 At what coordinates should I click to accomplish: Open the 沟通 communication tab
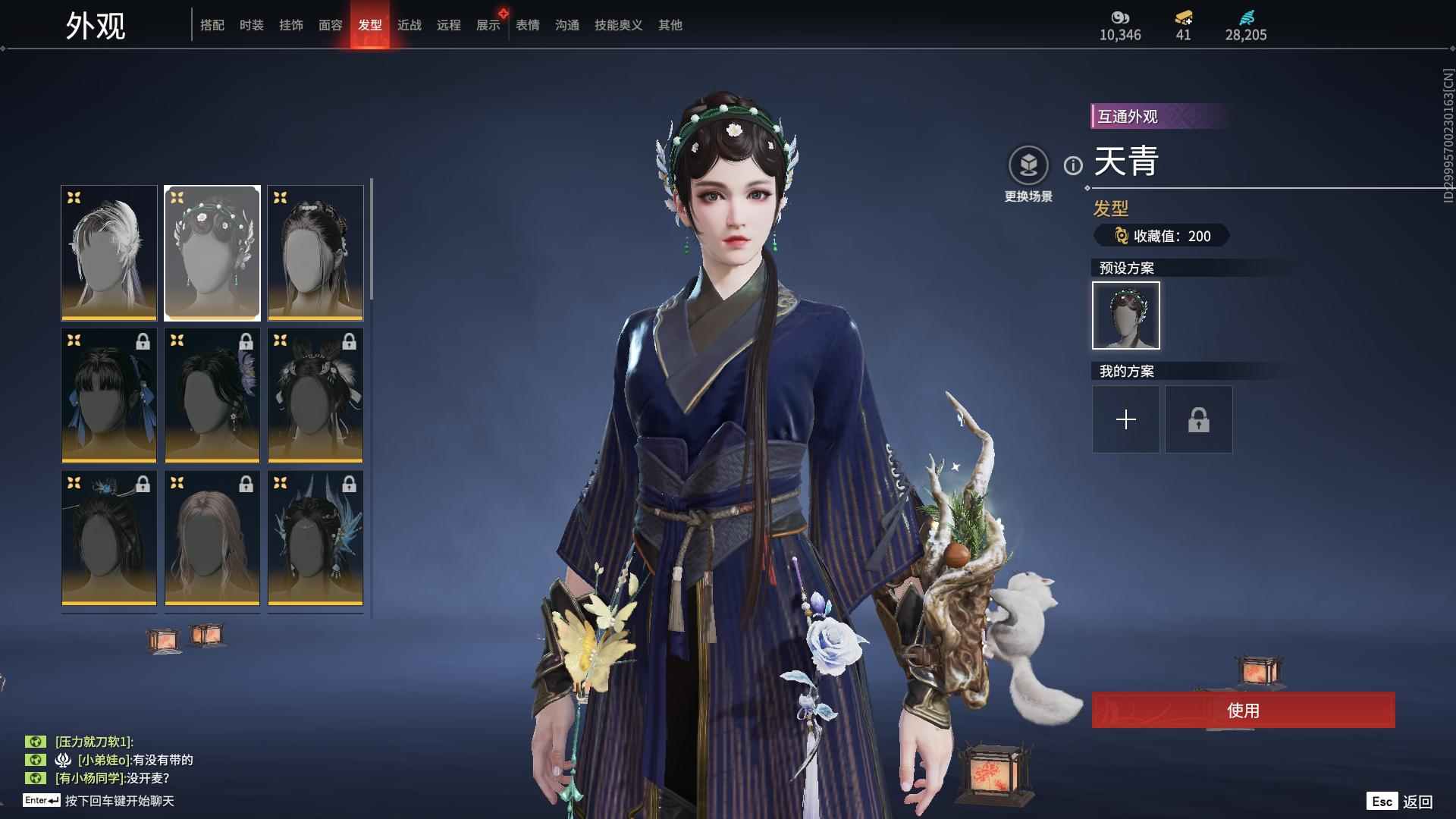pyautogui.click(x=567, y=25)
